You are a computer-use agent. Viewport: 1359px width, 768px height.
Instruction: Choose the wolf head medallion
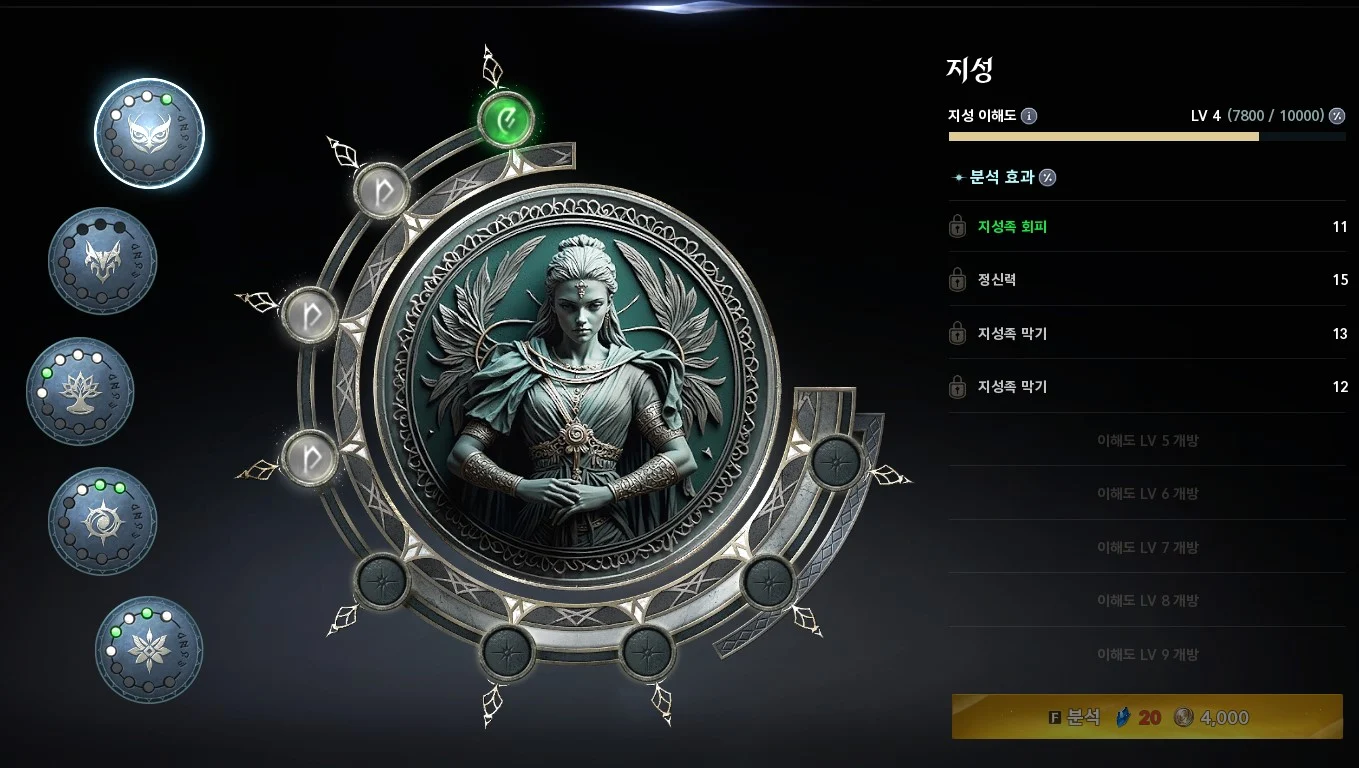(x=103, y=261)
